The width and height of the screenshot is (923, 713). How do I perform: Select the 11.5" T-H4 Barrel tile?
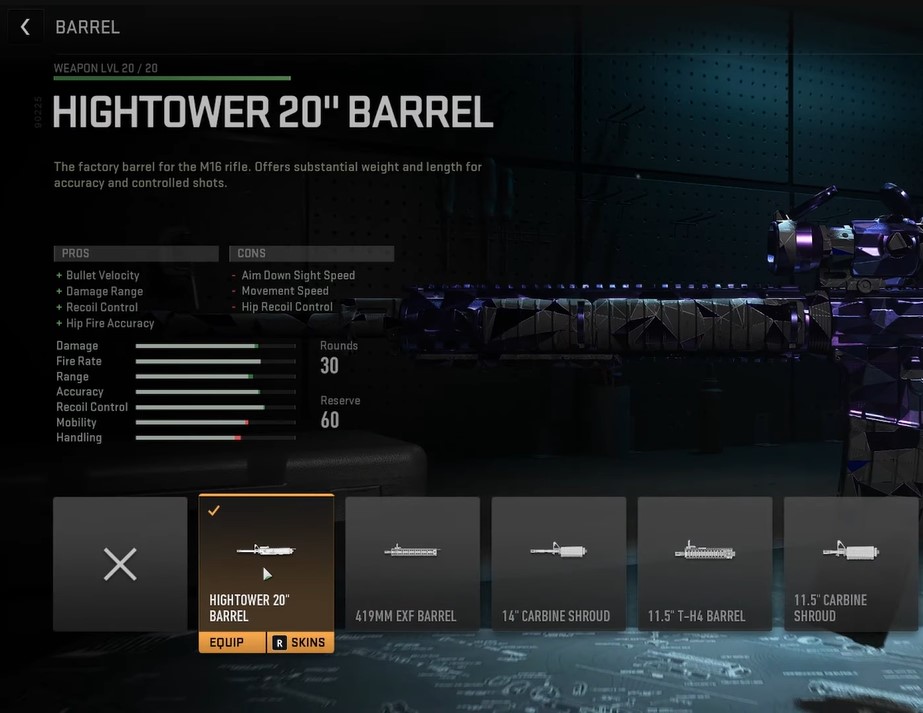pos(704,564)
